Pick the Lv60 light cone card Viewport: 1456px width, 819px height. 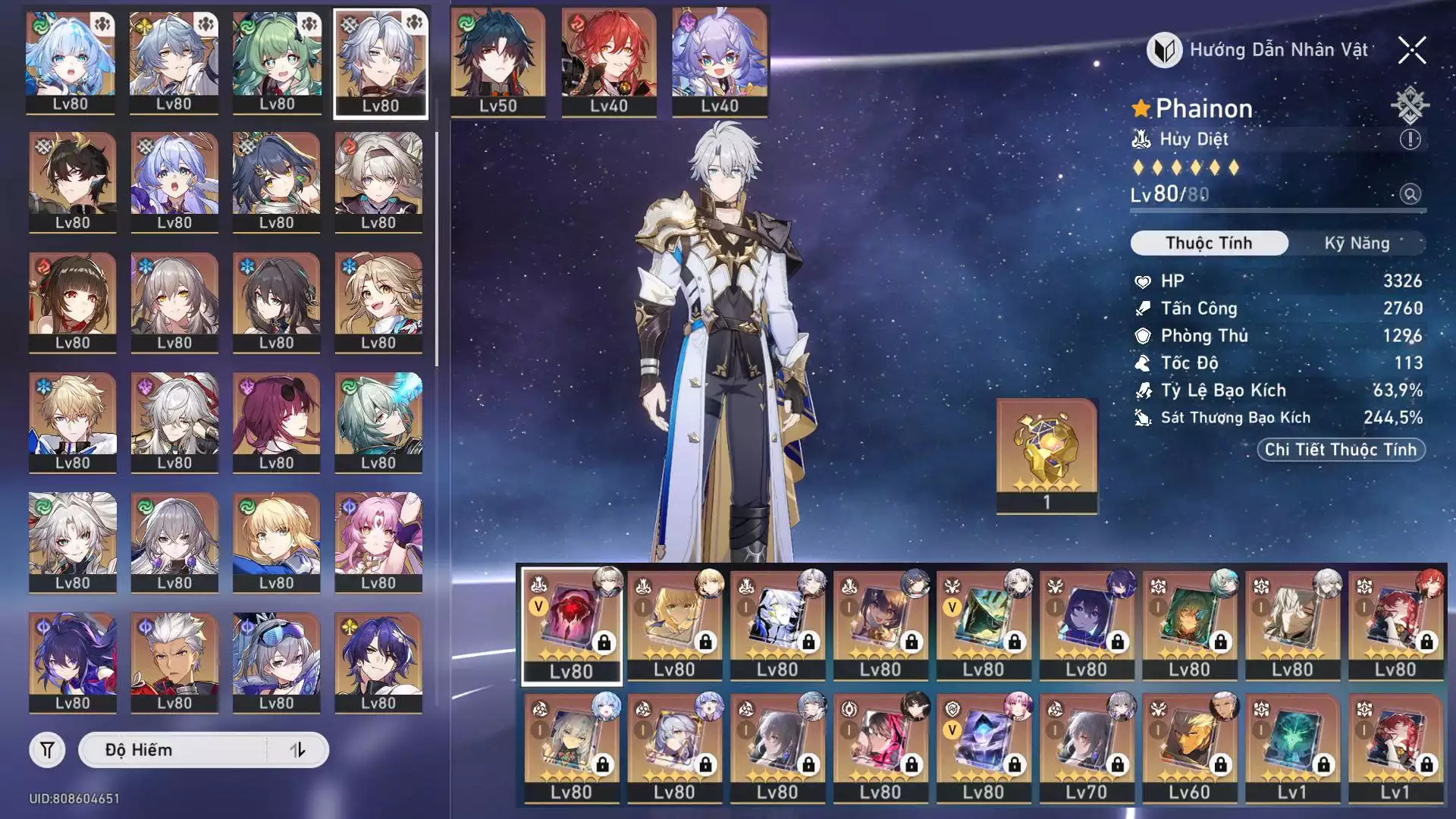(1189, 747)
